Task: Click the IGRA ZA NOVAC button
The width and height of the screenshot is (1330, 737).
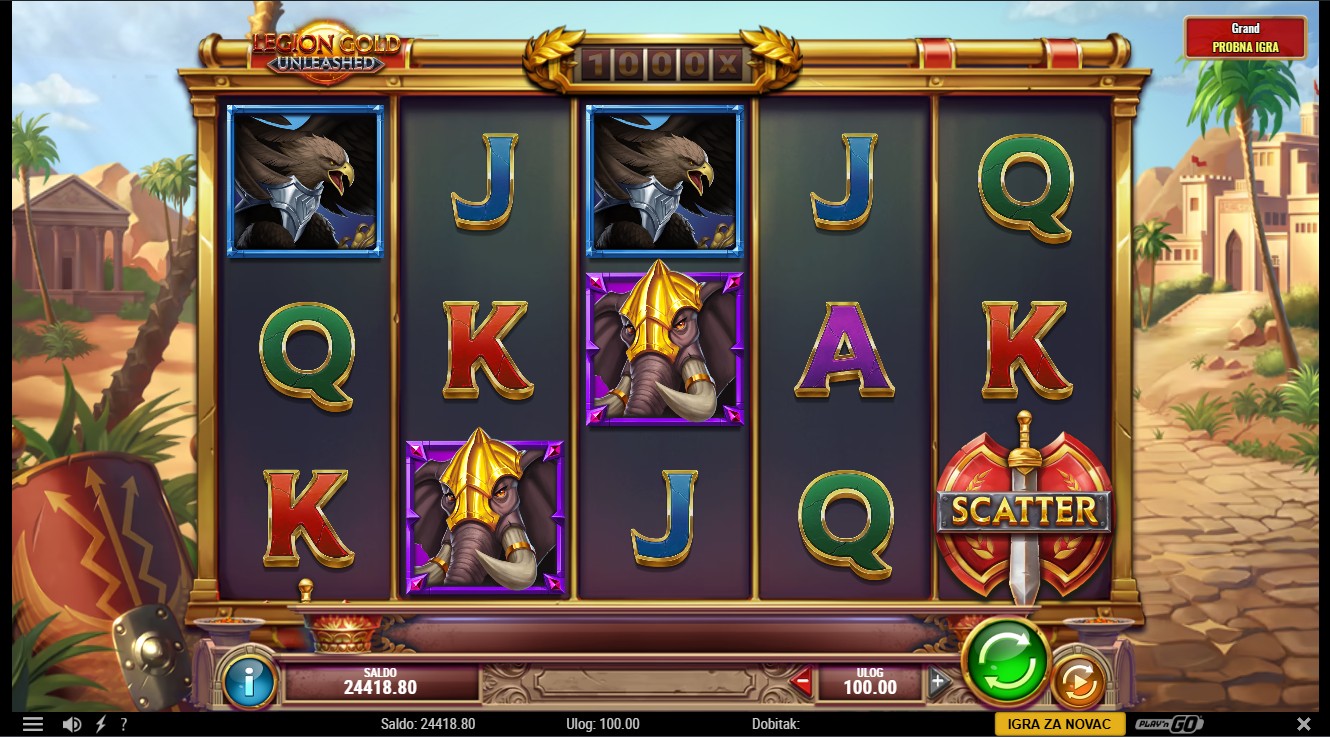Action: [1059, 724]
